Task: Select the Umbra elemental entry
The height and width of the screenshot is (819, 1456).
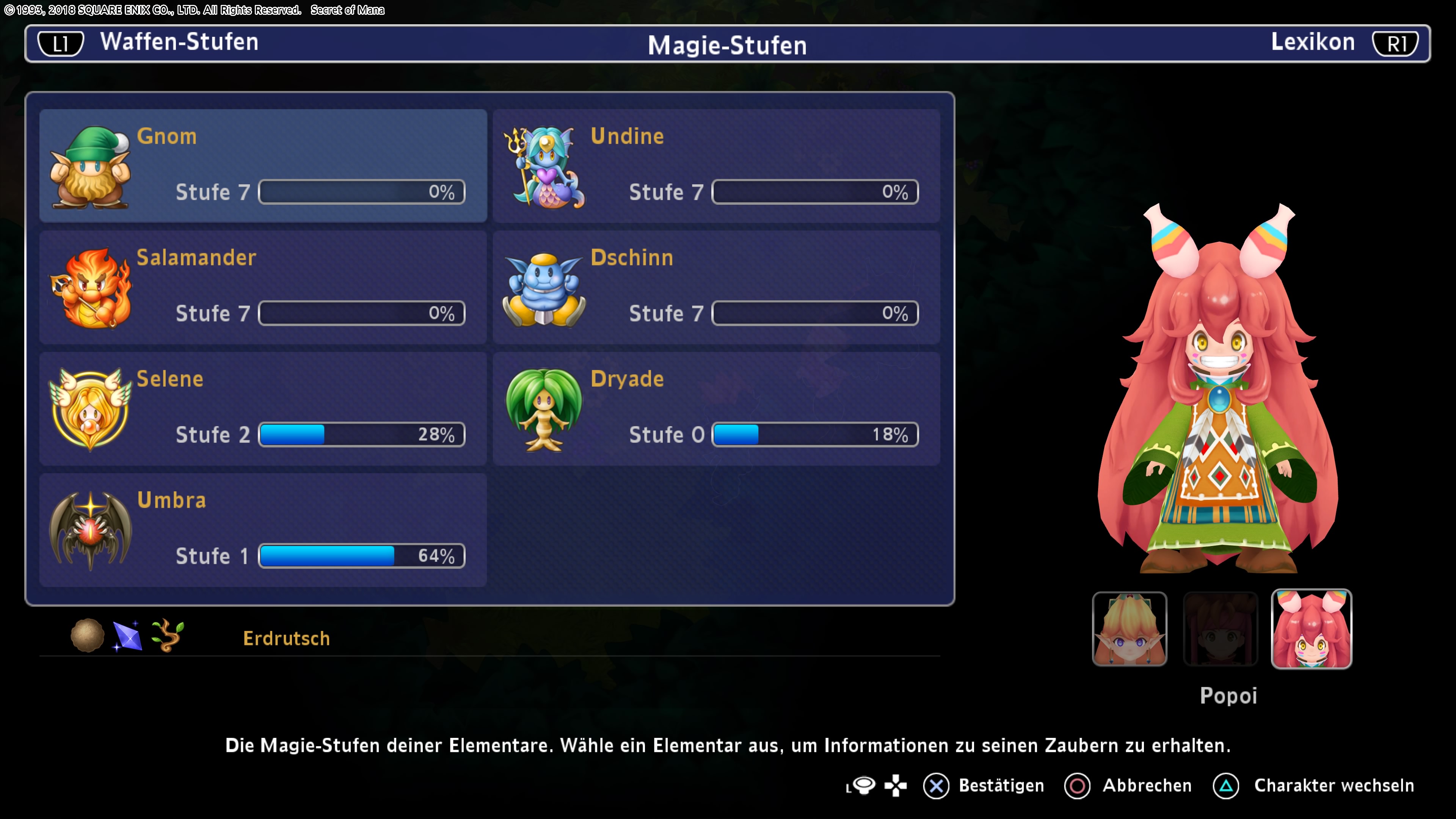Action: (263, 530)
